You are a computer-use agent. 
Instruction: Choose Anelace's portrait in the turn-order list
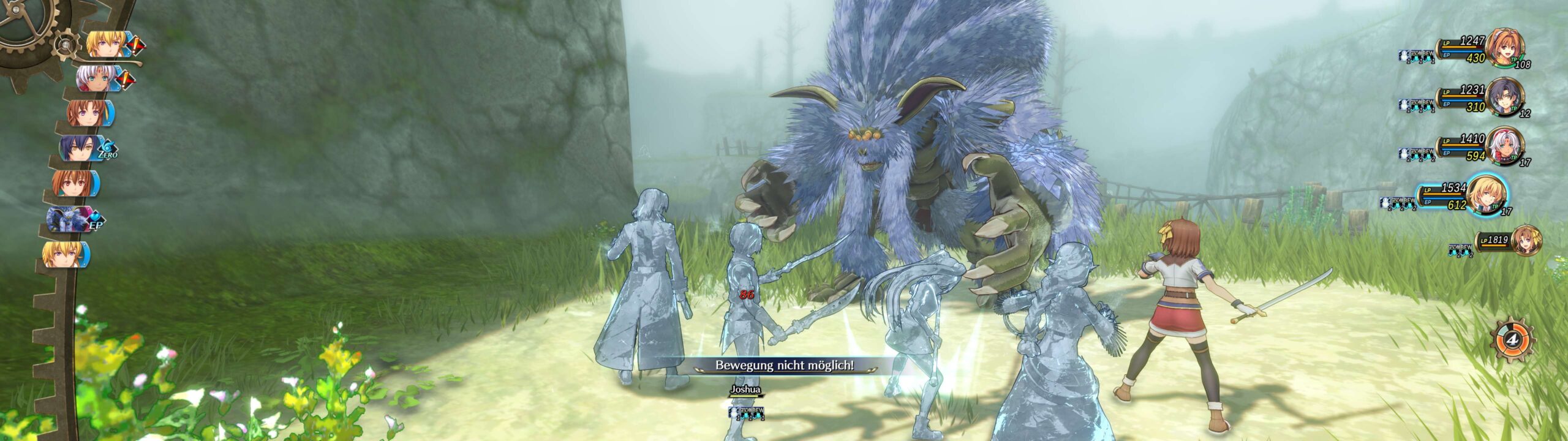[85, 113]
